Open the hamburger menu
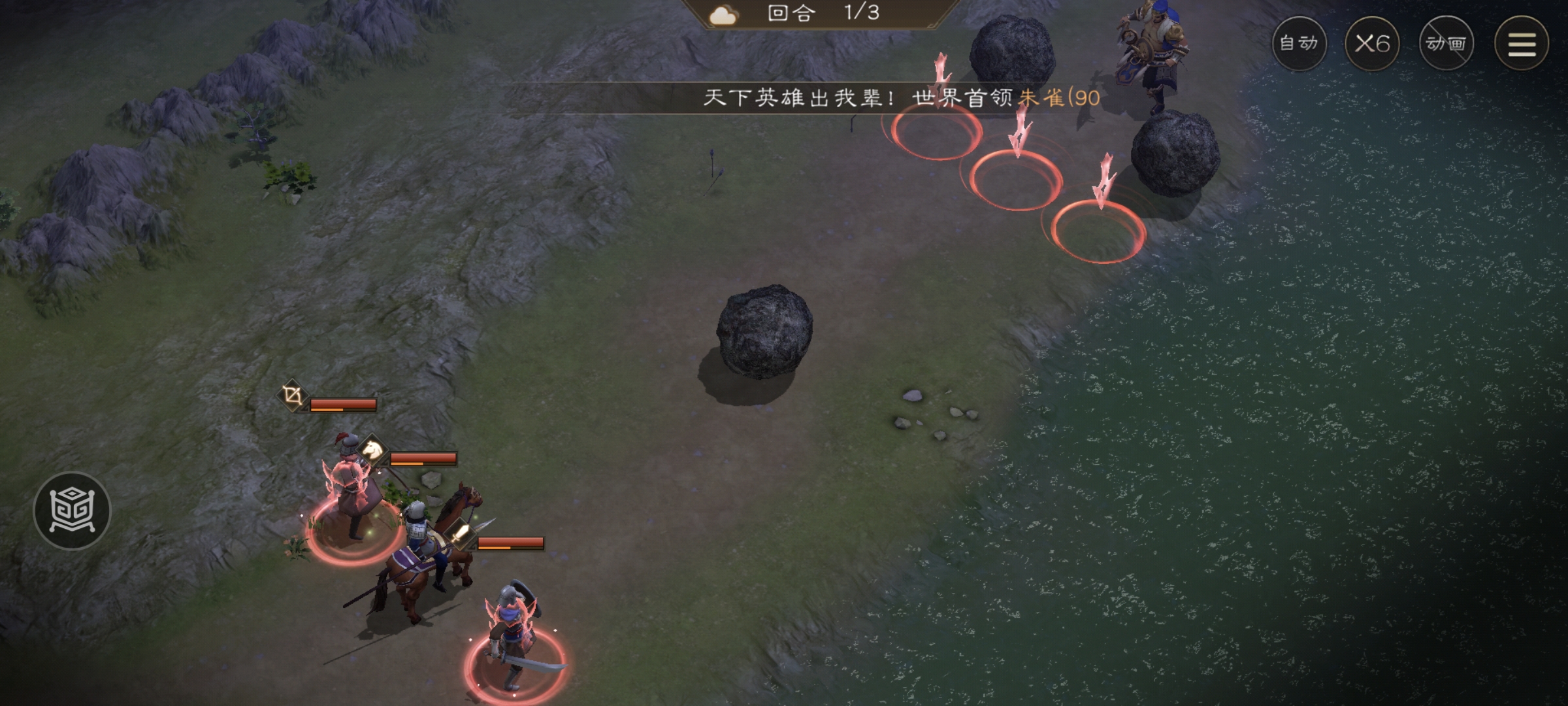The width and height of the screenshot is (1568, 706). tap(1521, 44)
